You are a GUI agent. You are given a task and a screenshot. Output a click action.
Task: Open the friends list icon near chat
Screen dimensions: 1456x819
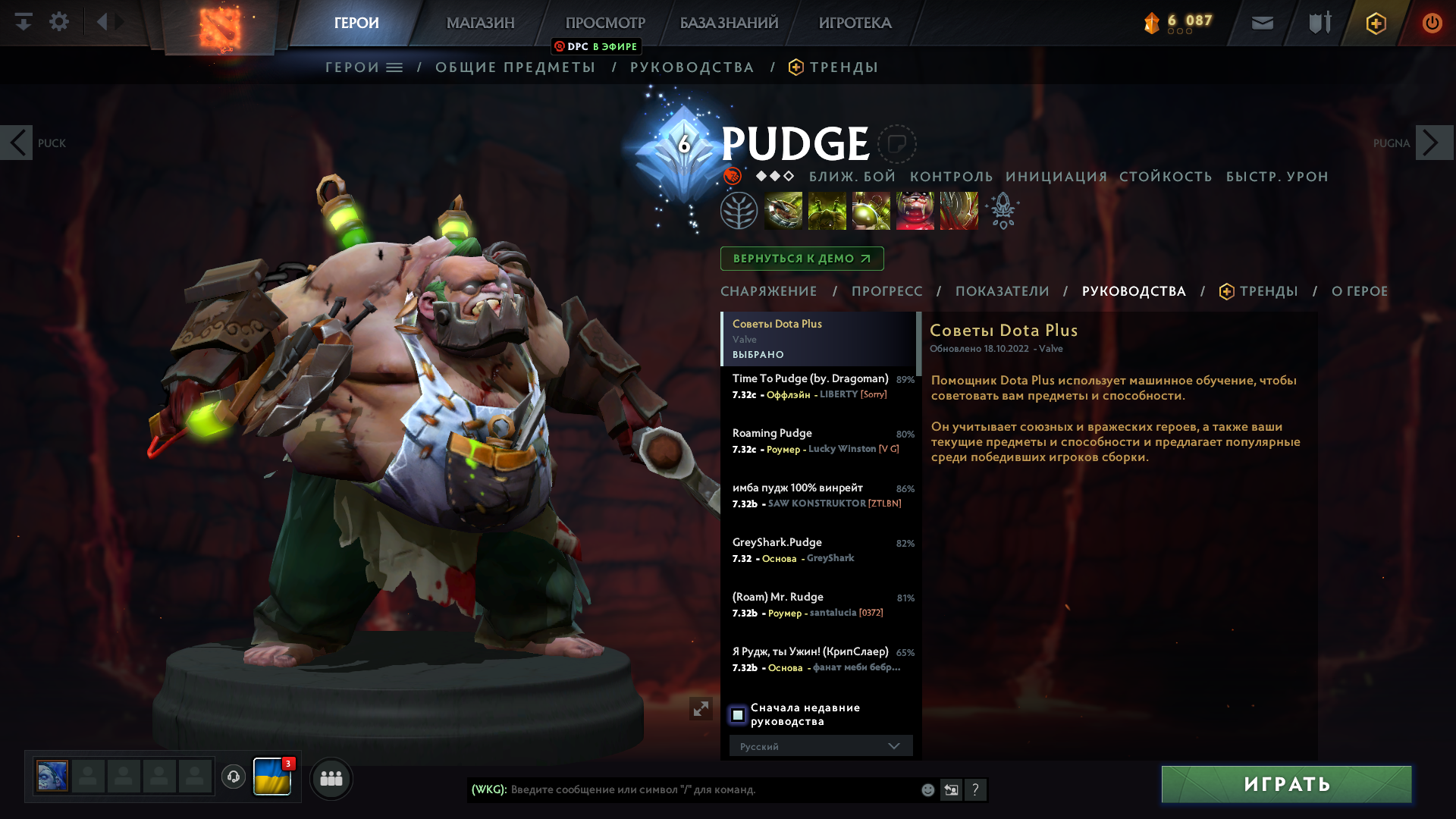tap(331, 778)
